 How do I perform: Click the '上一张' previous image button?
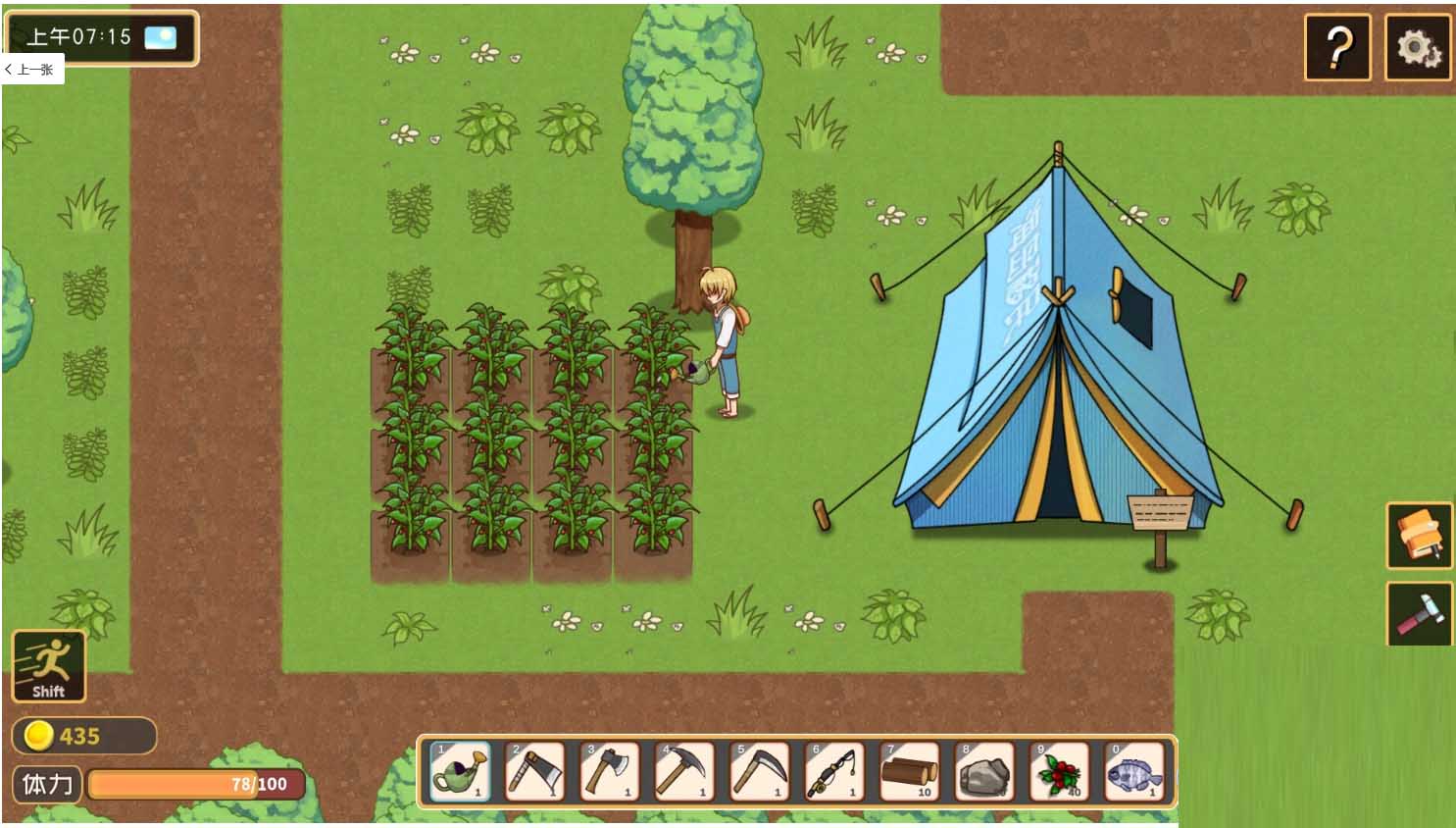pyautogui.click(x=32, y=70)
